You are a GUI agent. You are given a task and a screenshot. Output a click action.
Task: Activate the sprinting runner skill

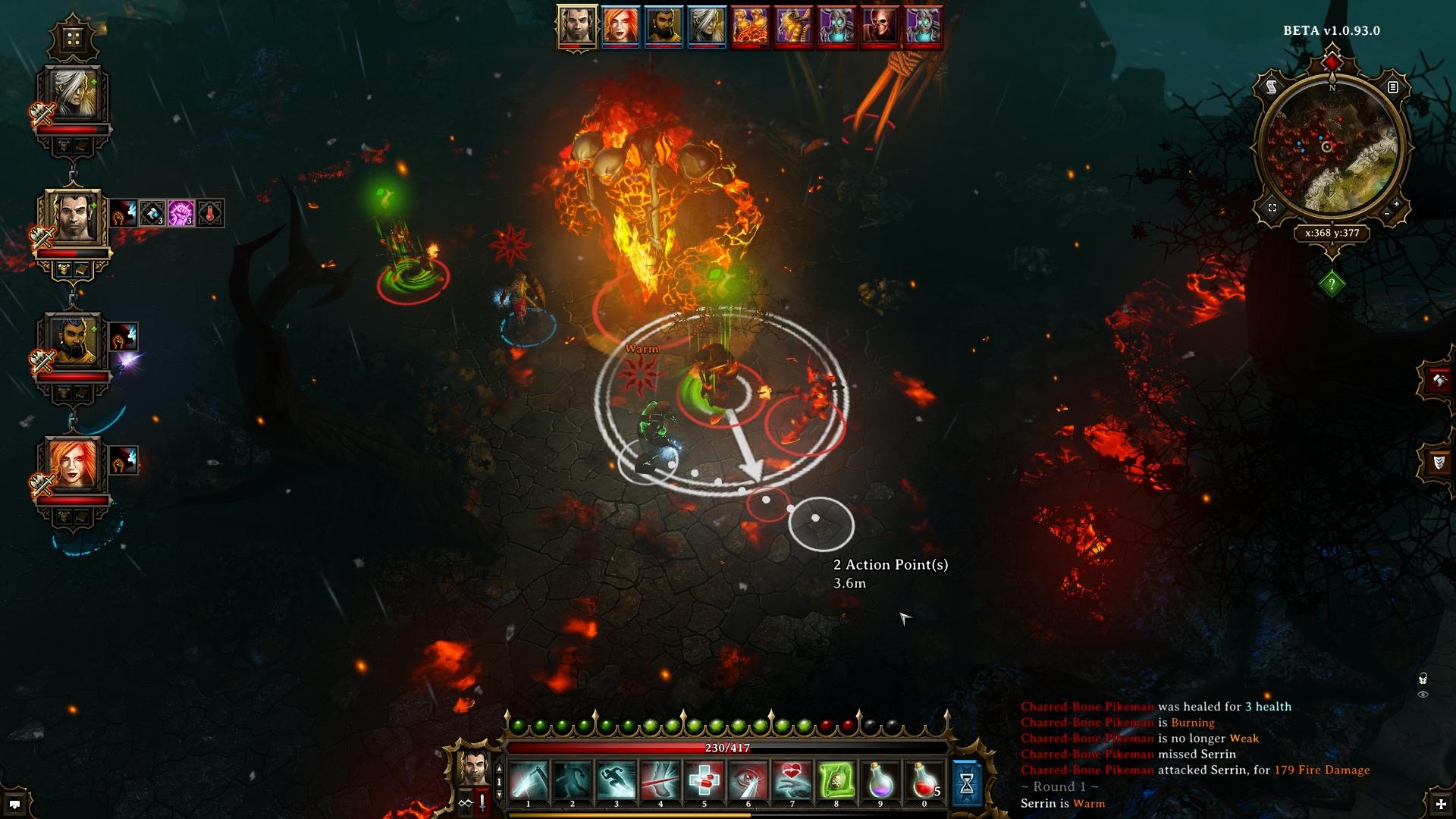pyautogui.click(x=616, y=781)
